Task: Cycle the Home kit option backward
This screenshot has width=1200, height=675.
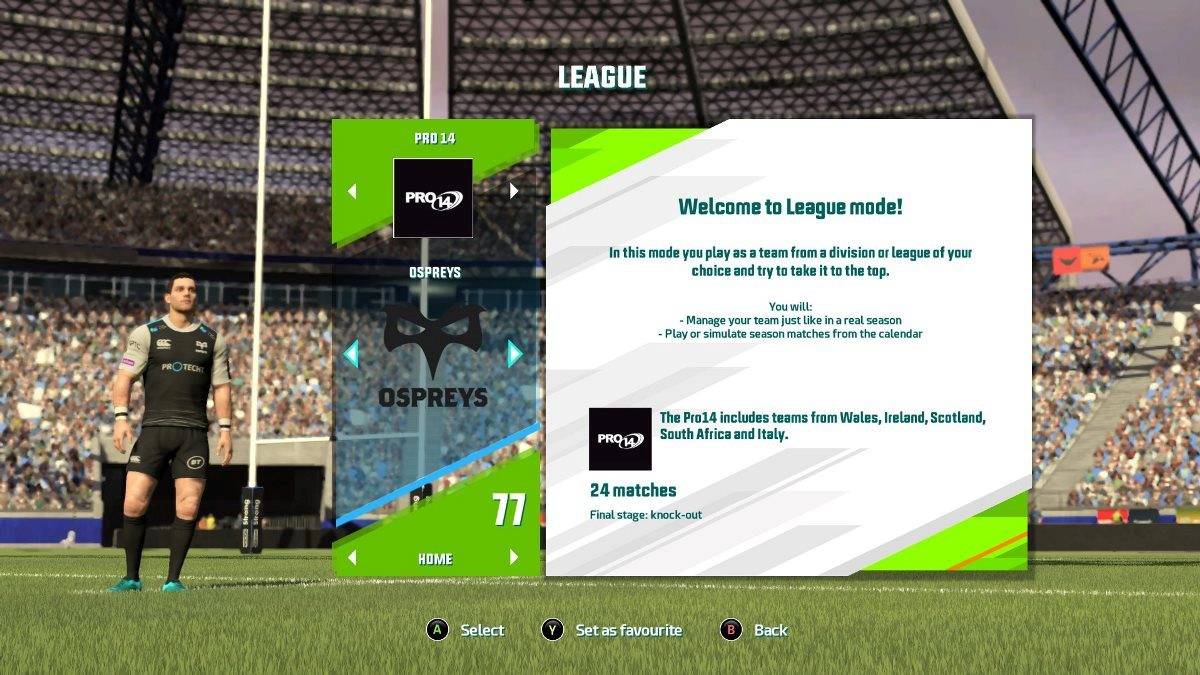Action: 352,558
